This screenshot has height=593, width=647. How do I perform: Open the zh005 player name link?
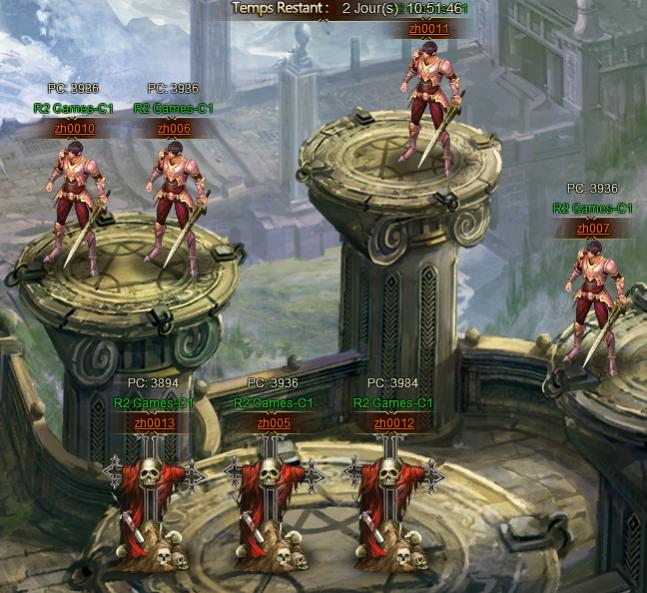point(274,423)
